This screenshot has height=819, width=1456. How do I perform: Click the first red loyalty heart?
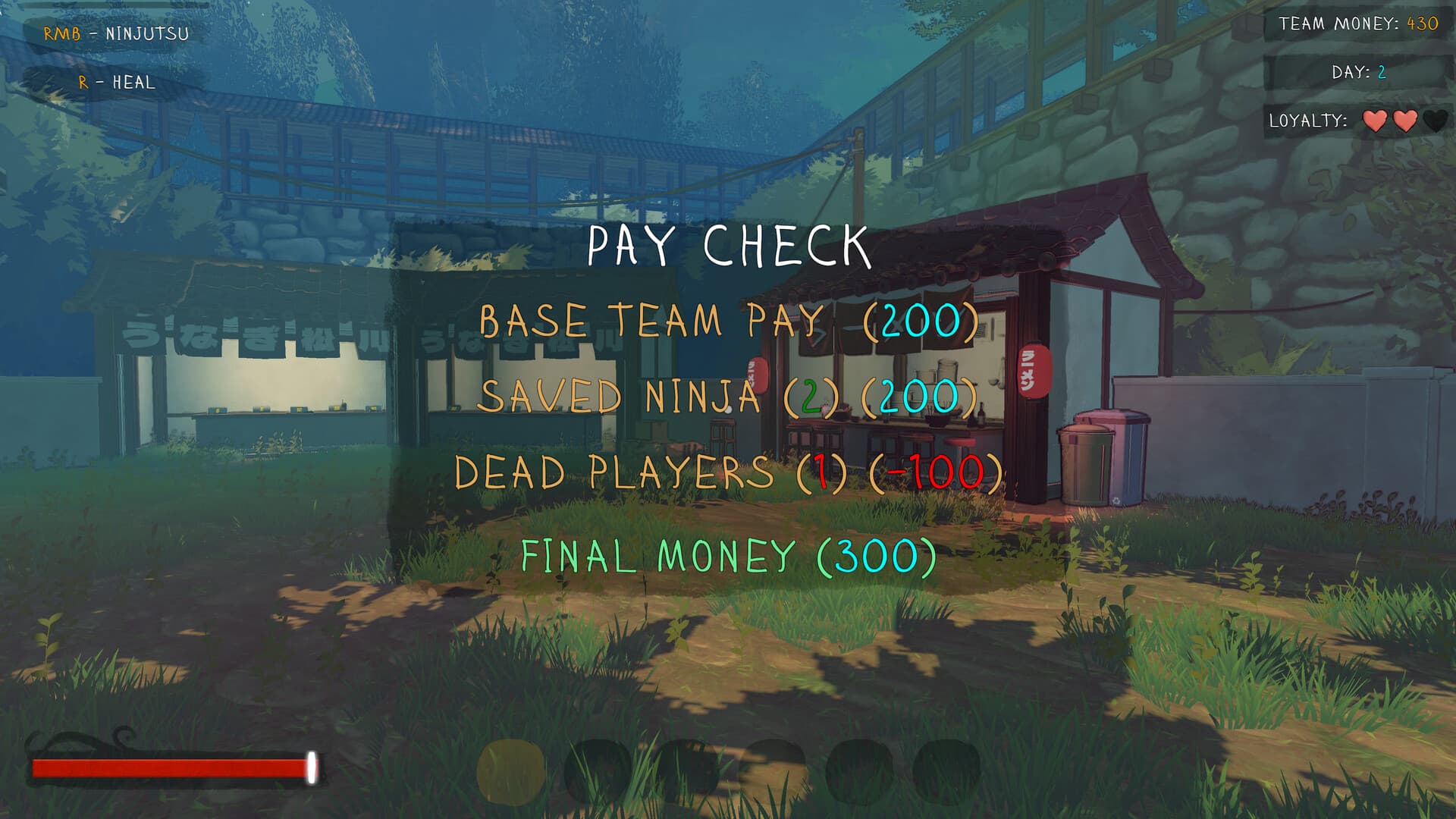click(1375, 121)
